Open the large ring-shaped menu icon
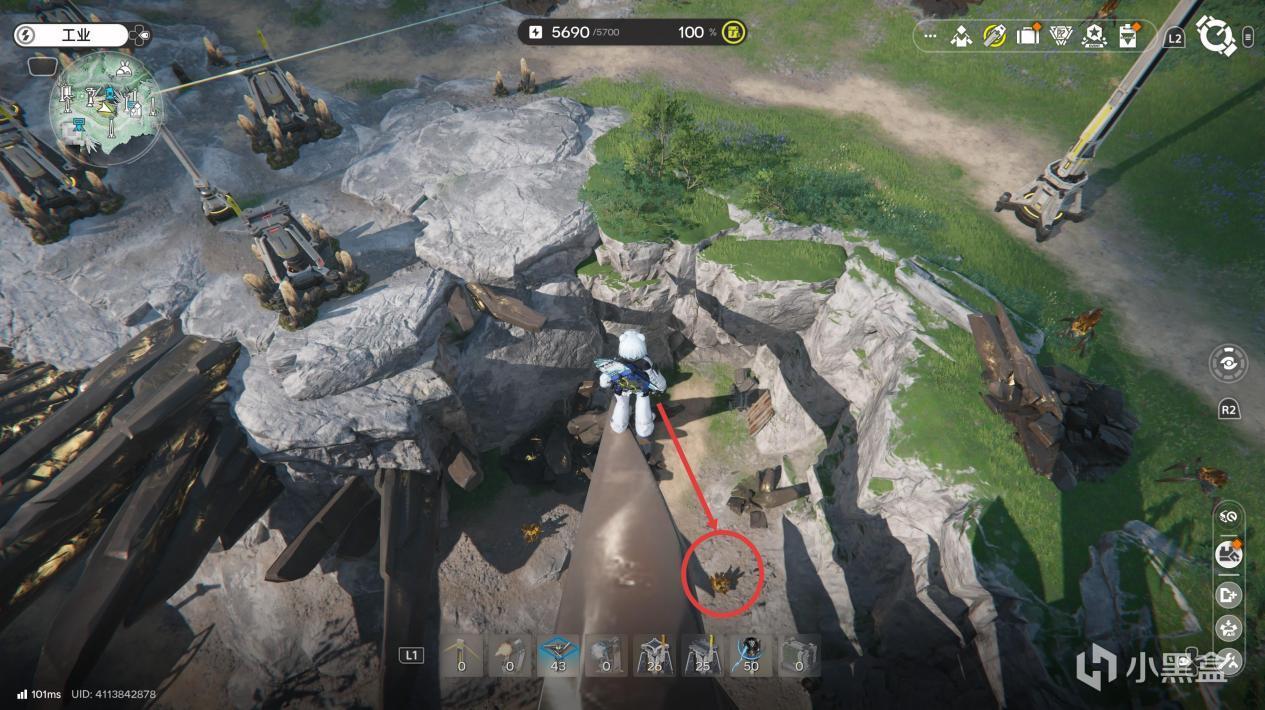Screen dimensions: 1265x710 coord(1216,37)
